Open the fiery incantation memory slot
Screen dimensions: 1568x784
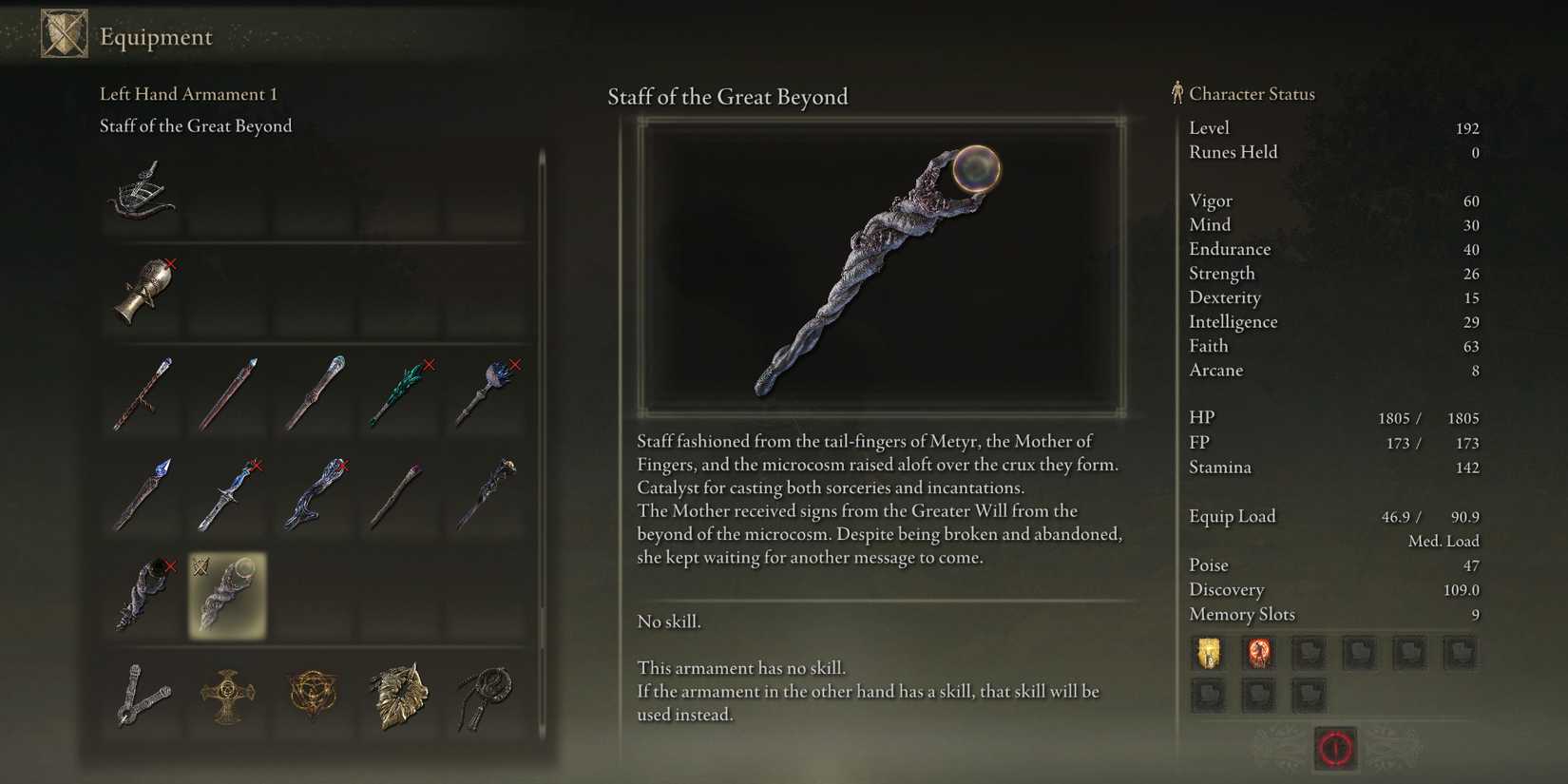point(1259,653)
